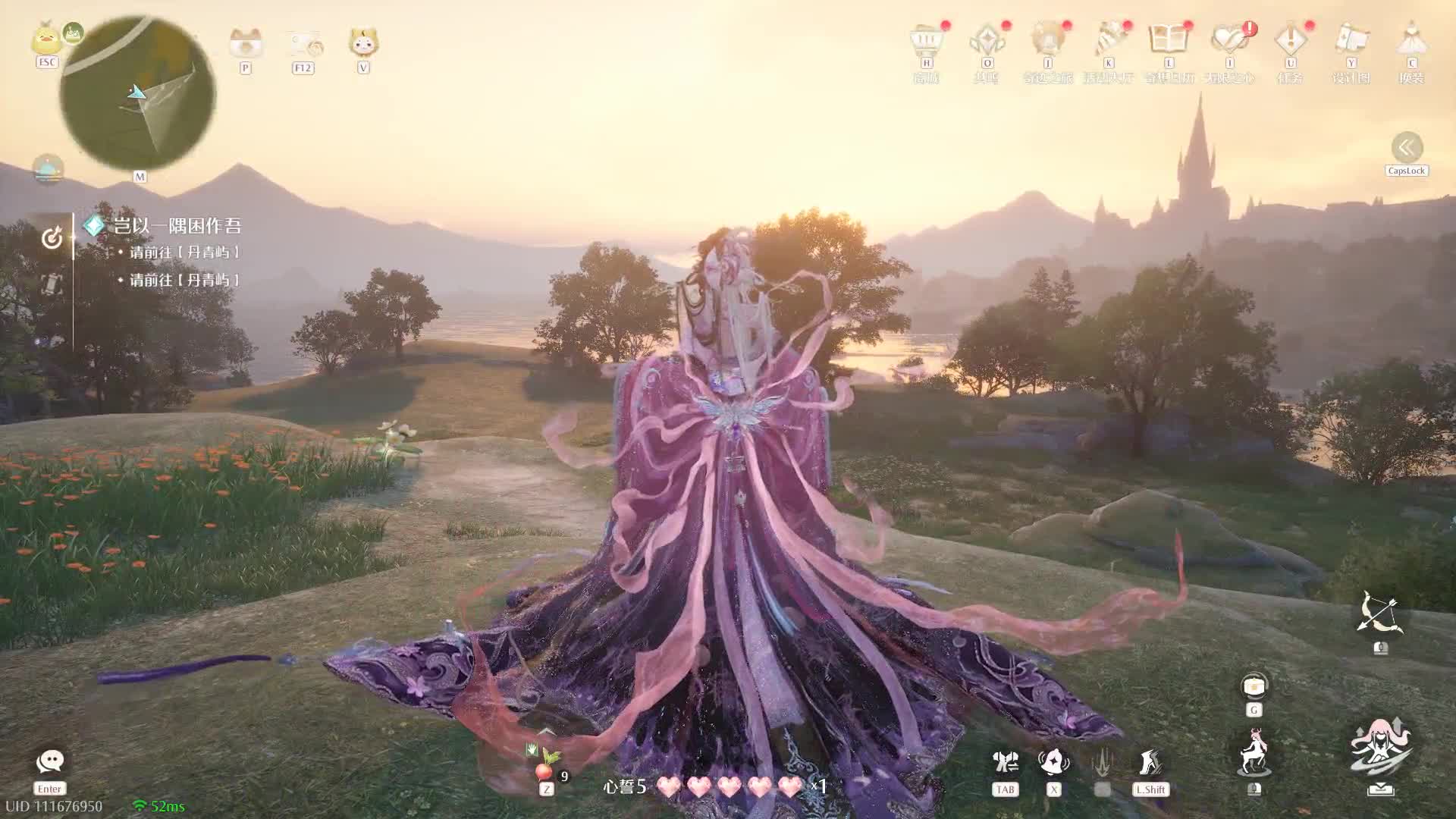Open the cat camera photo mode icon
This screenshot has height=819, width=1456.
coord(245,43)
